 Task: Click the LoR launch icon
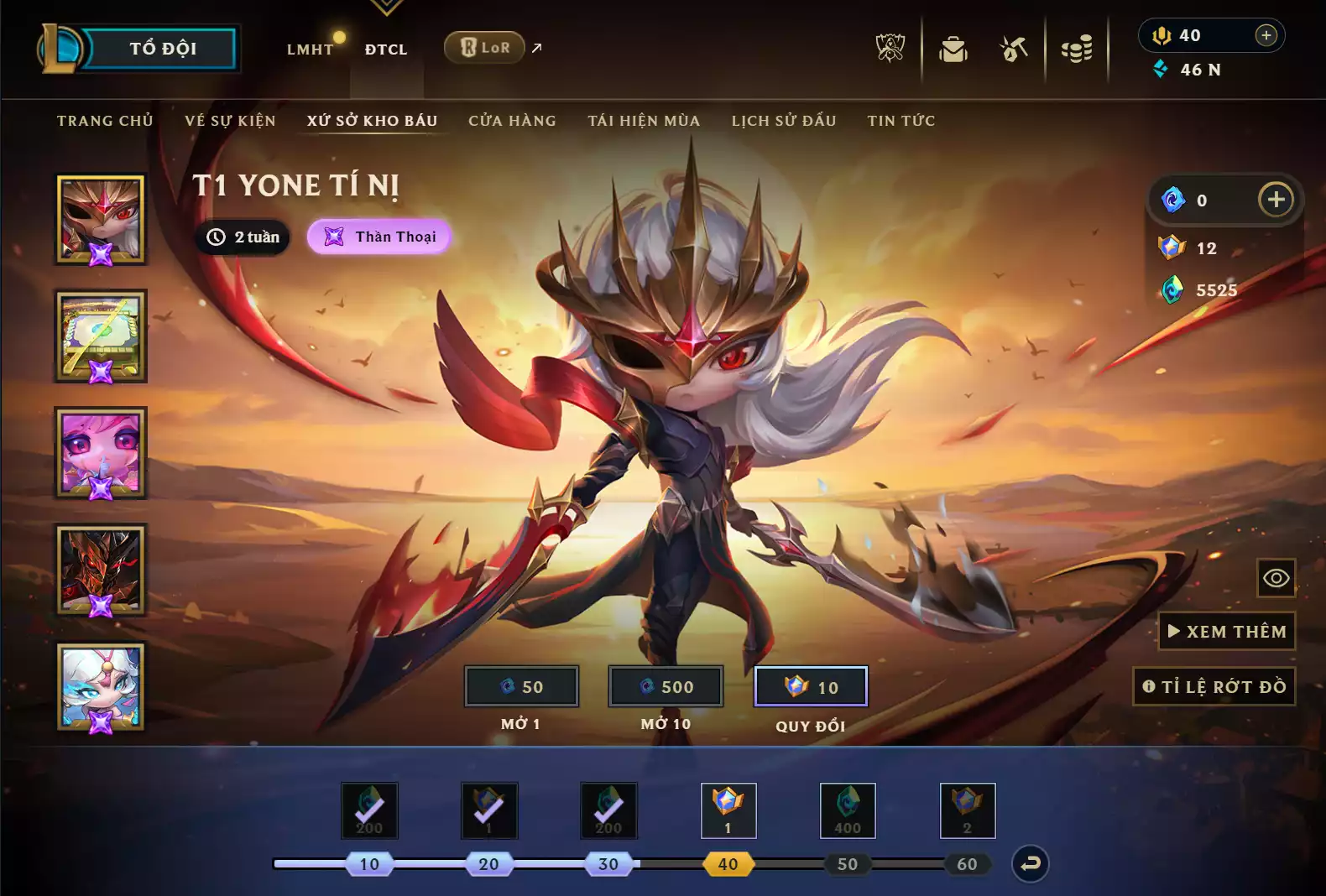[484, 48]
